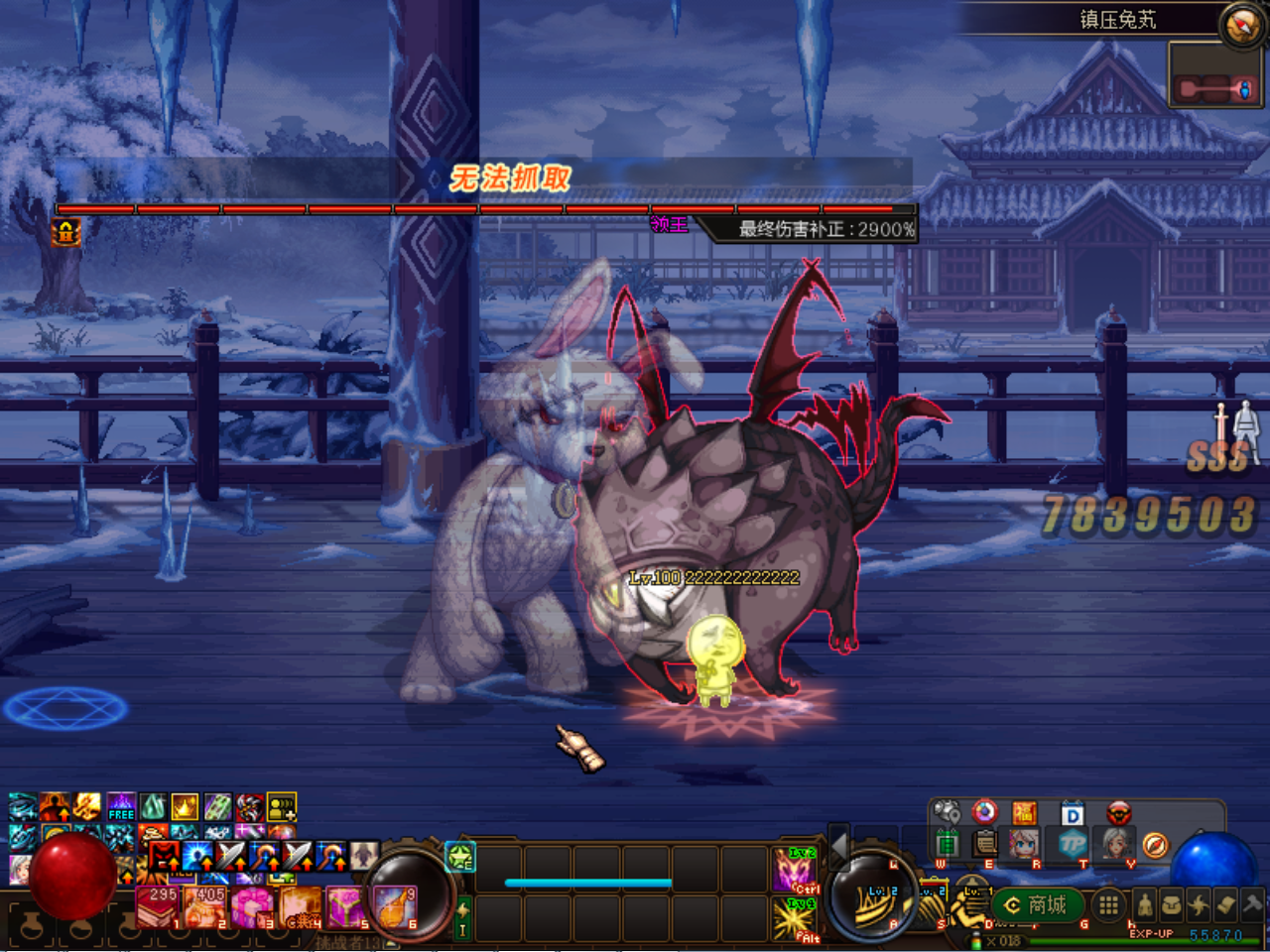
Task: Toggle the Alt buff skill
Action: click(x=794, y=917)
